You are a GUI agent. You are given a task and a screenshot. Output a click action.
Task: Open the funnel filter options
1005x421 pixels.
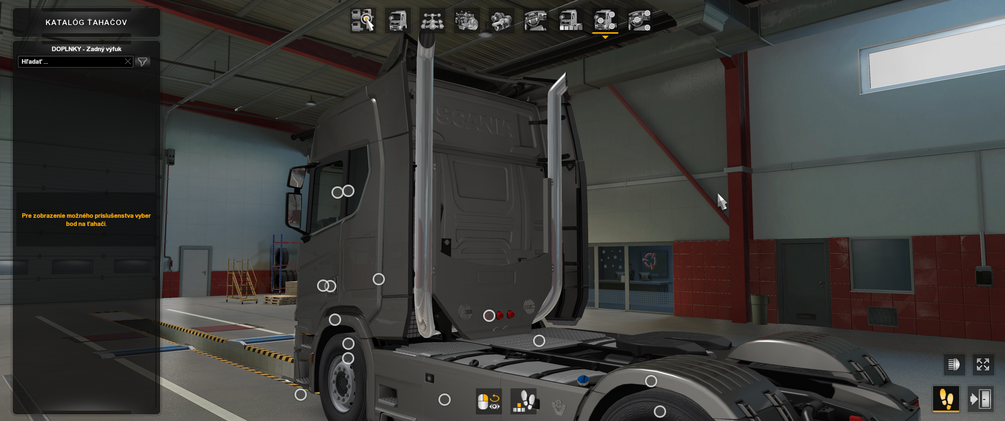point(143,62)
